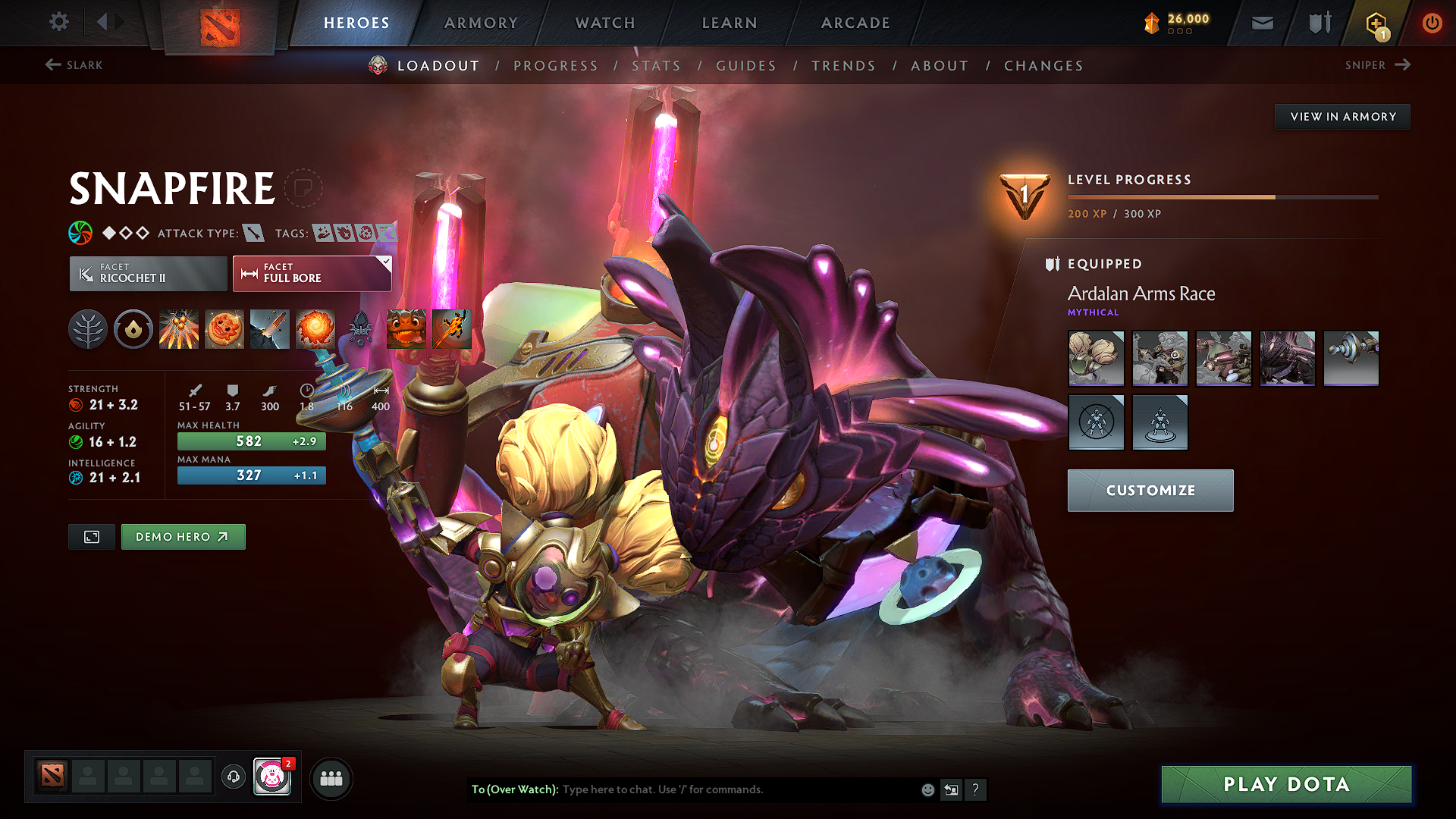This screenshot has width=1456, height=819.
Task: Switch to the Armory tab
Action: (x=481, y=23)
